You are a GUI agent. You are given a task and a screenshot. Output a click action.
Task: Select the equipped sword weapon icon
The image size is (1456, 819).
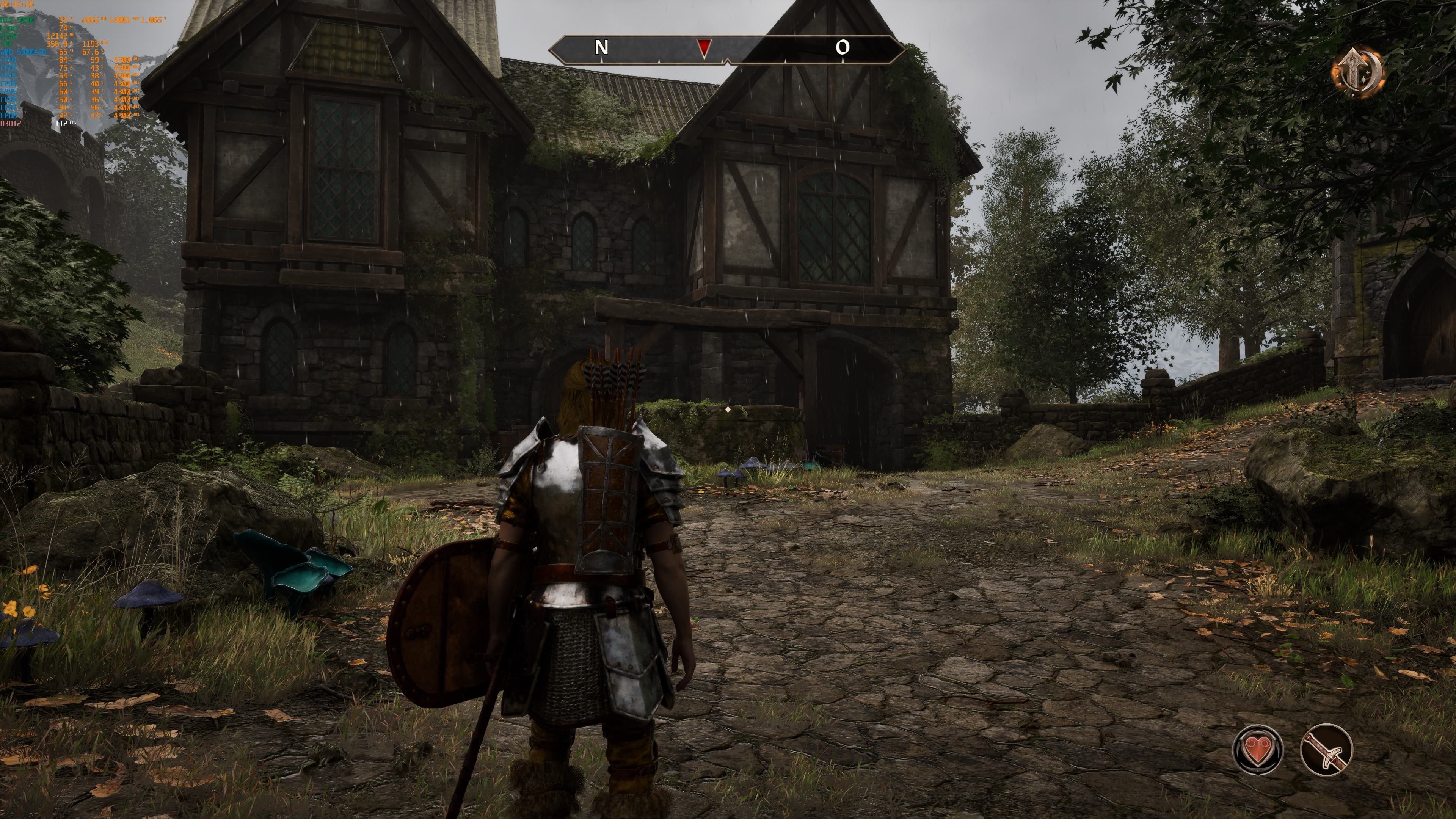[x=1326, y=750]
